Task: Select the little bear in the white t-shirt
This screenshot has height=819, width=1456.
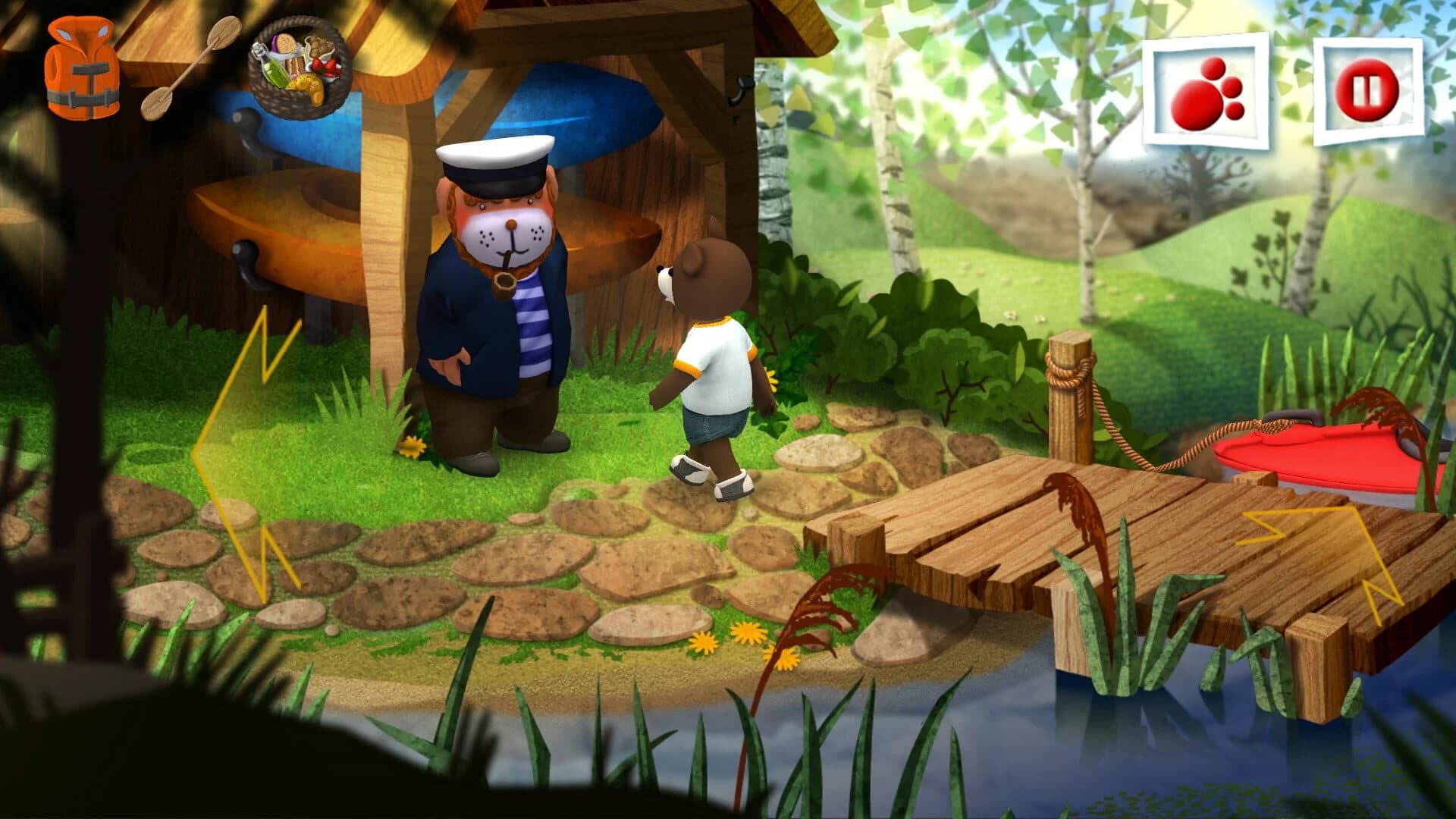Action: click(x=713, y=364)
